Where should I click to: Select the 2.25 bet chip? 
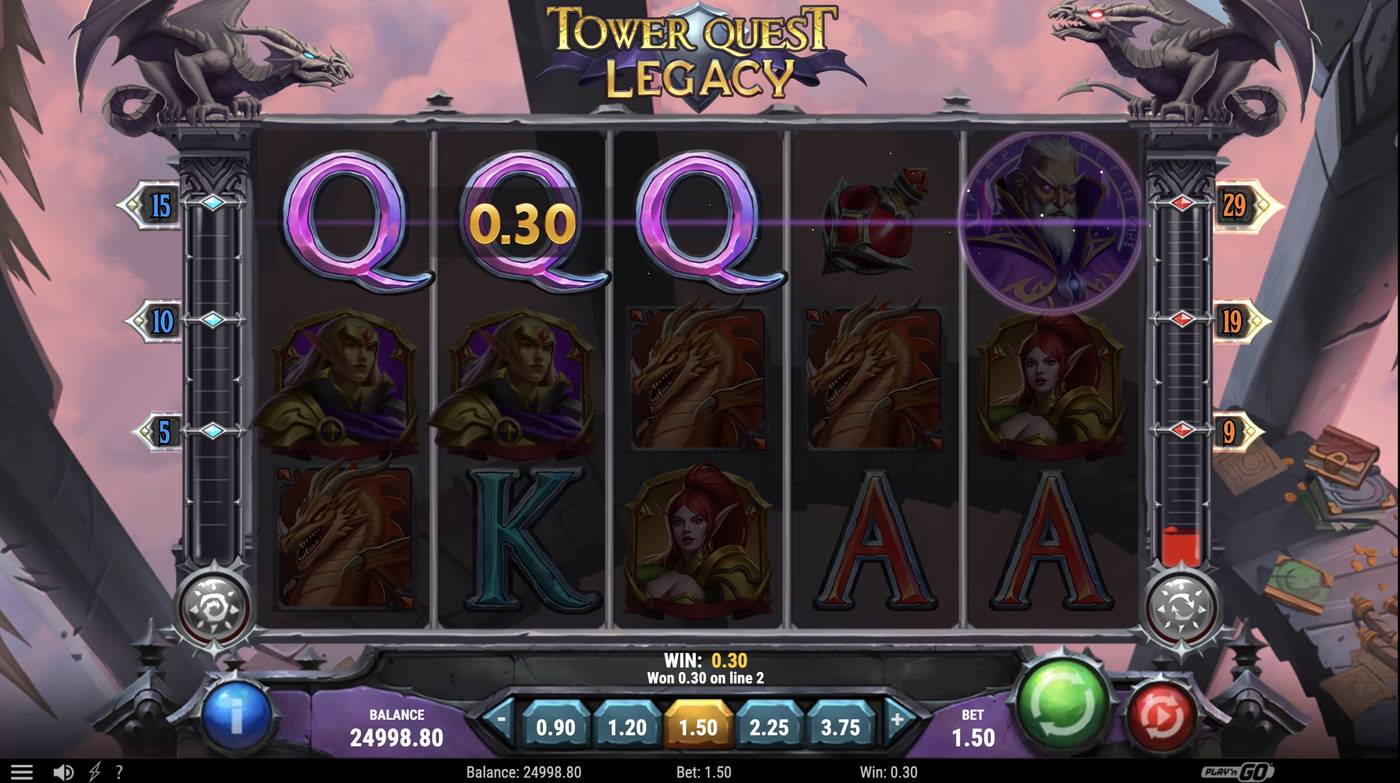(767, 728)
